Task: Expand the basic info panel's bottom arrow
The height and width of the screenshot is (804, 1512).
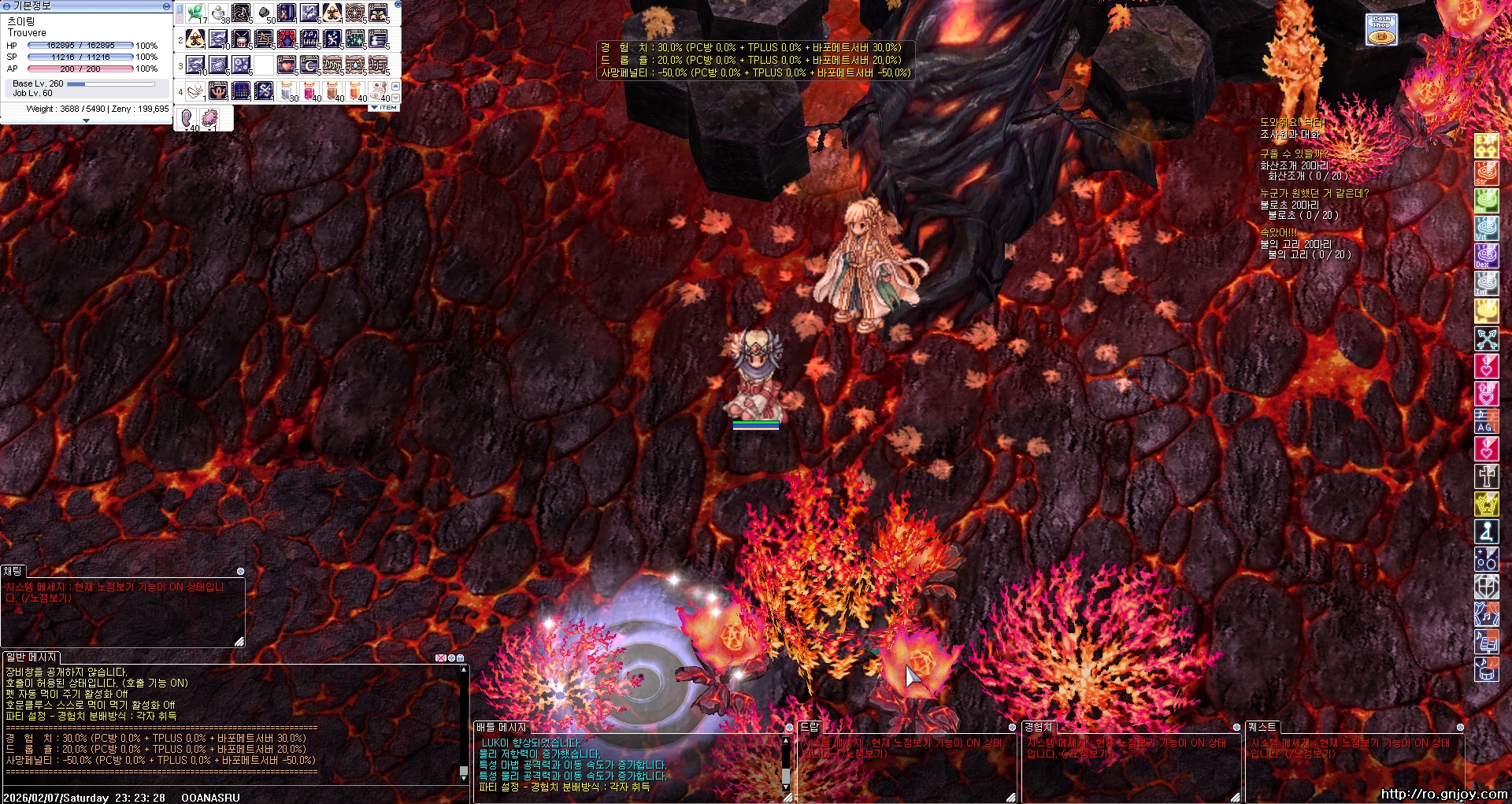Action: tap(86, 120)
